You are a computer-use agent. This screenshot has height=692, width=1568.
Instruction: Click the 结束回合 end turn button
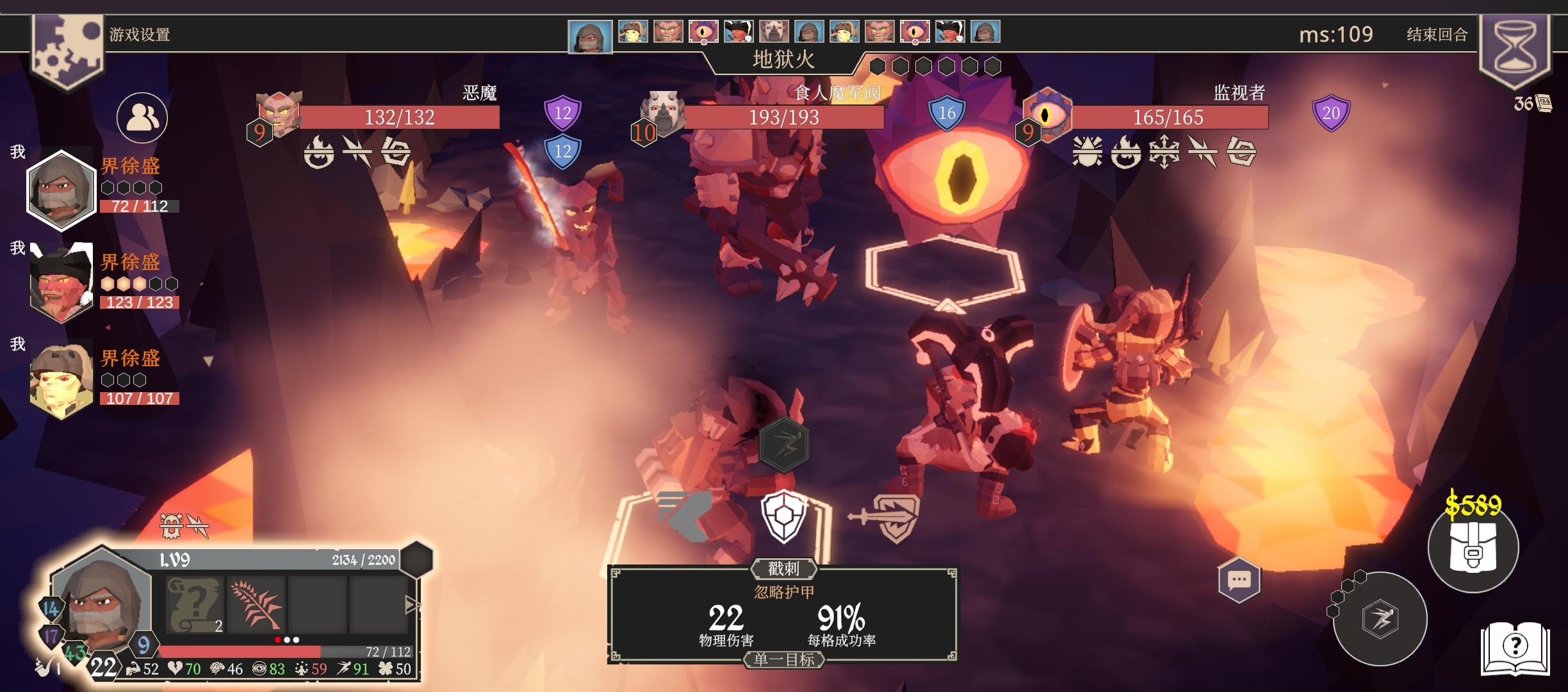click(1437, 35)
